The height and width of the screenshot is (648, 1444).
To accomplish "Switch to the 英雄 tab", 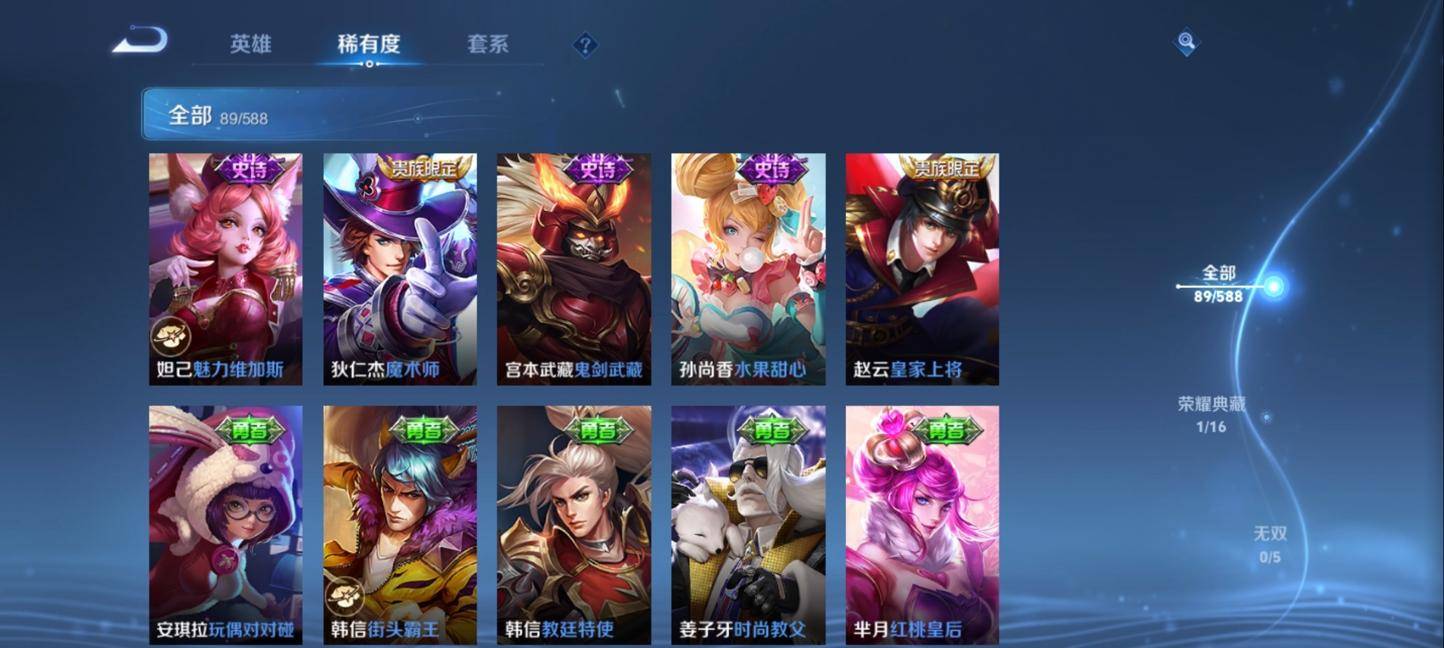I will pos(250,44).
